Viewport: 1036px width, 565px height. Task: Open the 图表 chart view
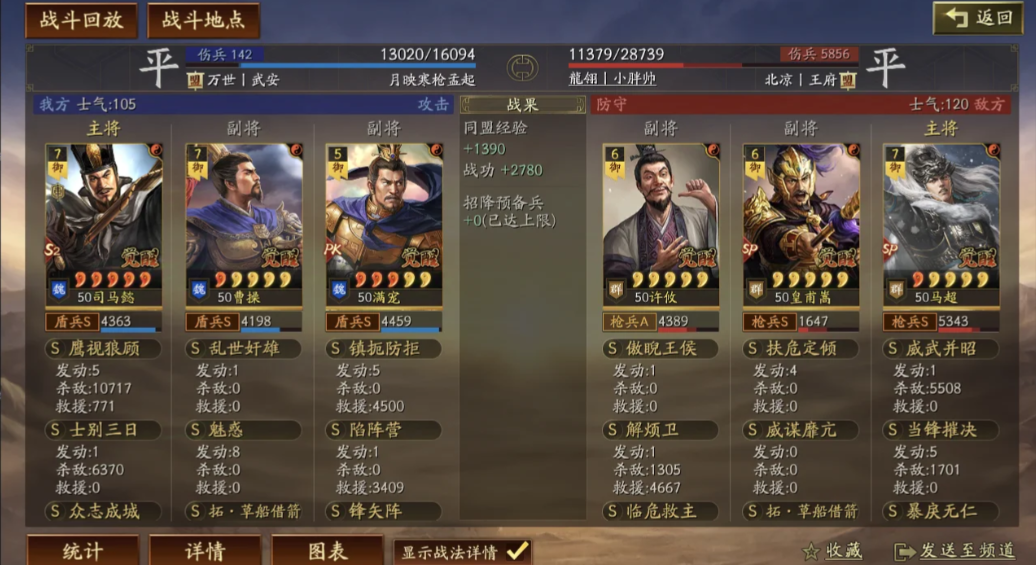click(x=327, y=551)
